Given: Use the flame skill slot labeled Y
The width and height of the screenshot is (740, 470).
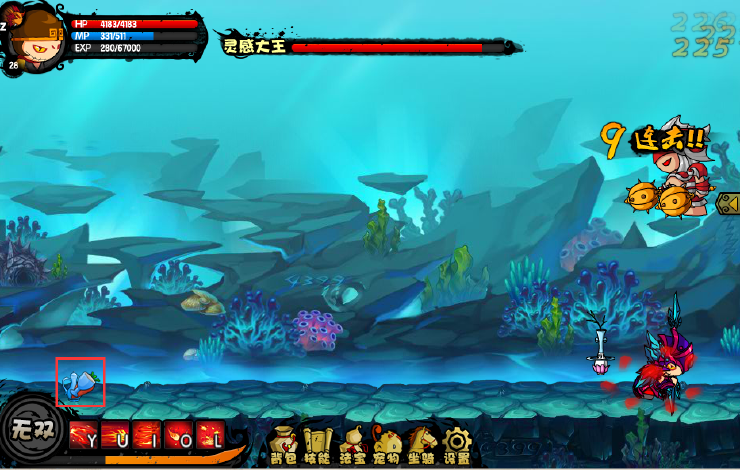Looking at the screenshot, I should pos(84,437).
